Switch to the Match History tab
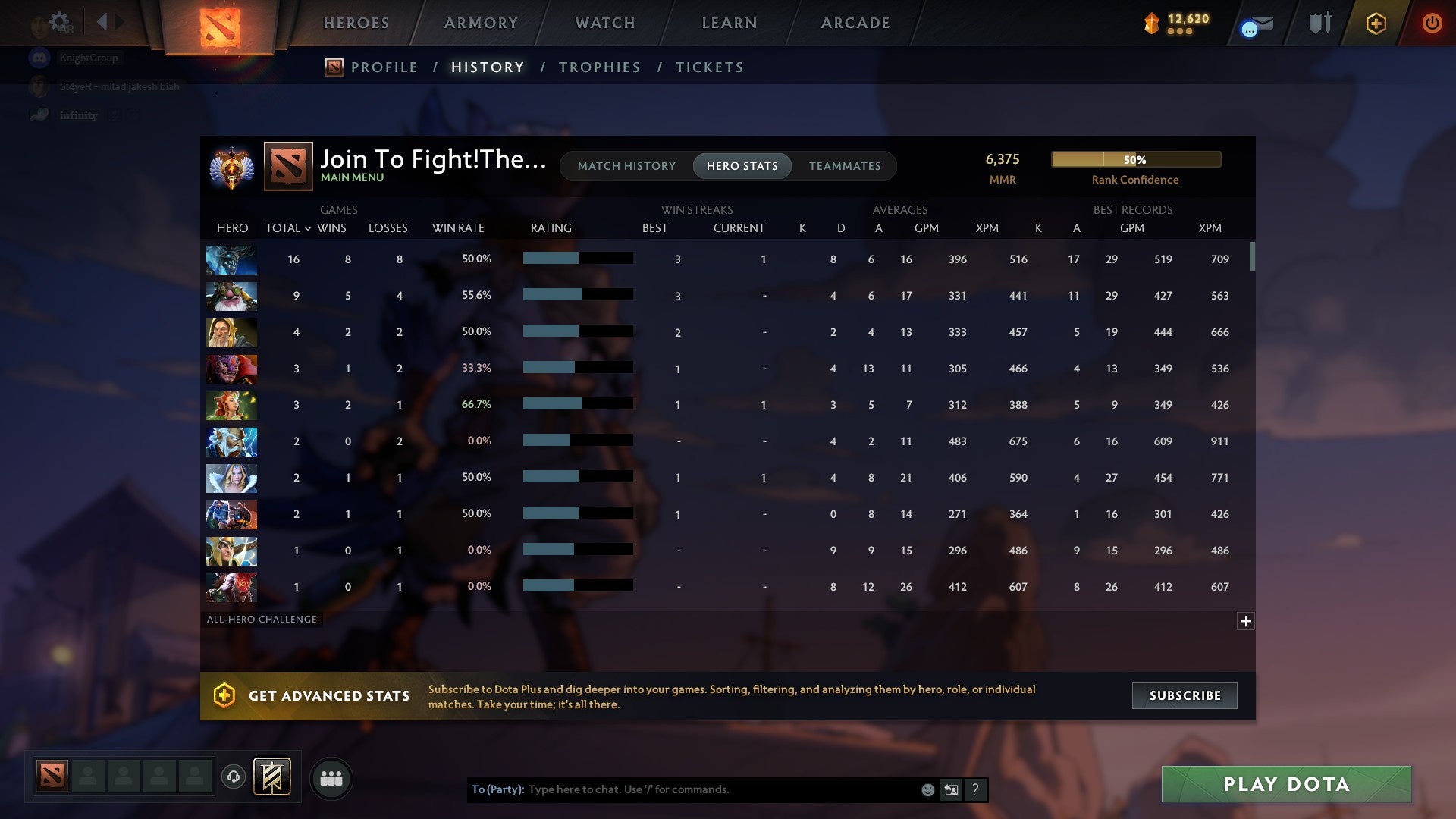 626,166
